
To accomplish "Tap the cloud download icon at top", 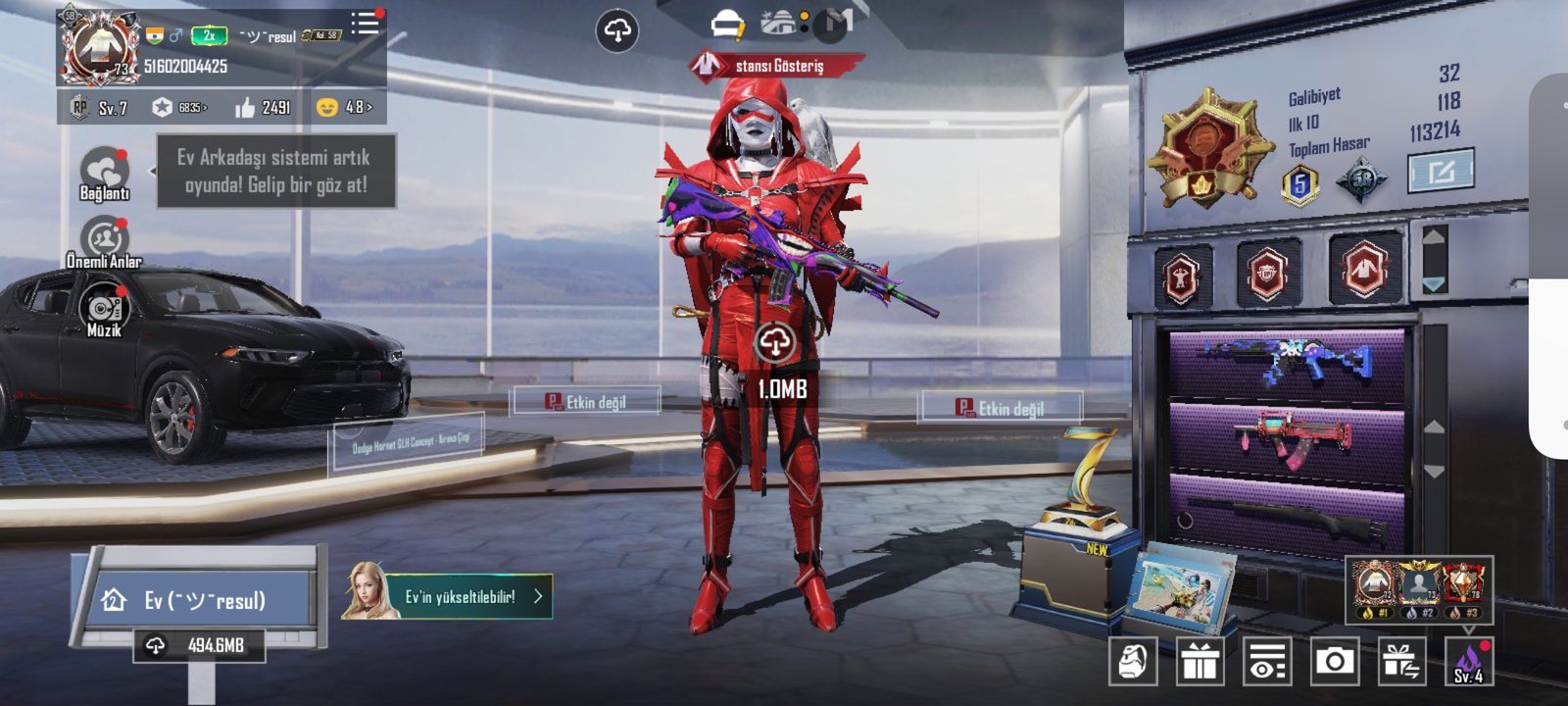I will pos(616,31).
